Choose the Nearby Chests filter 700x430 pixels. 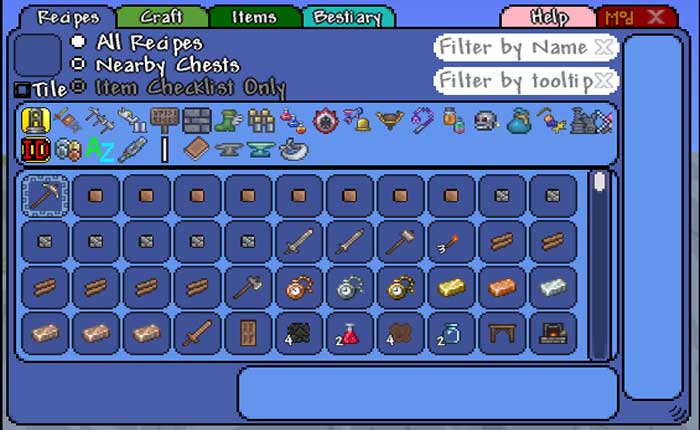tap(79, 65)
